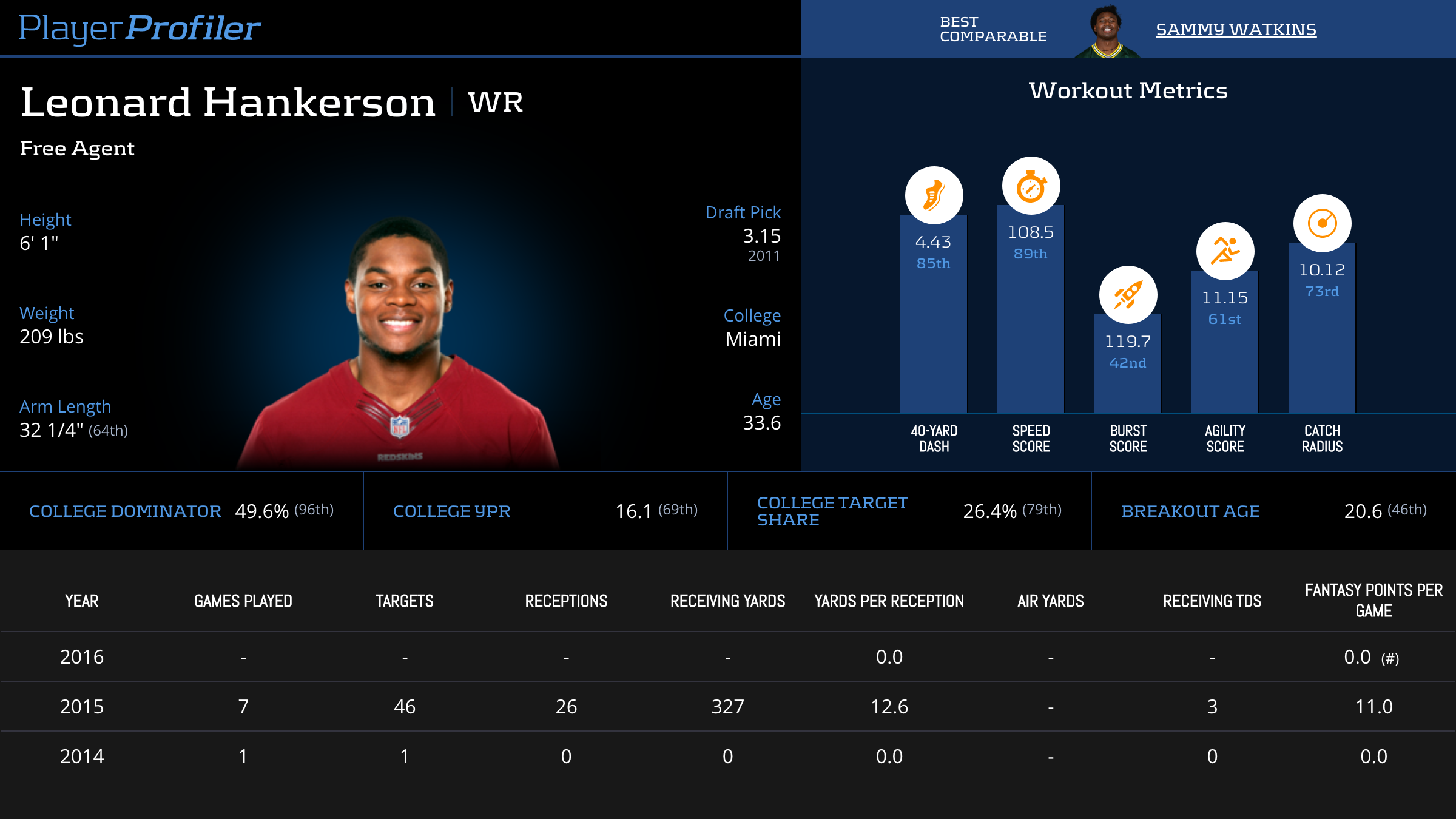Select the Catch Radius target icon
The image size is (1456, 819).
1322,223
